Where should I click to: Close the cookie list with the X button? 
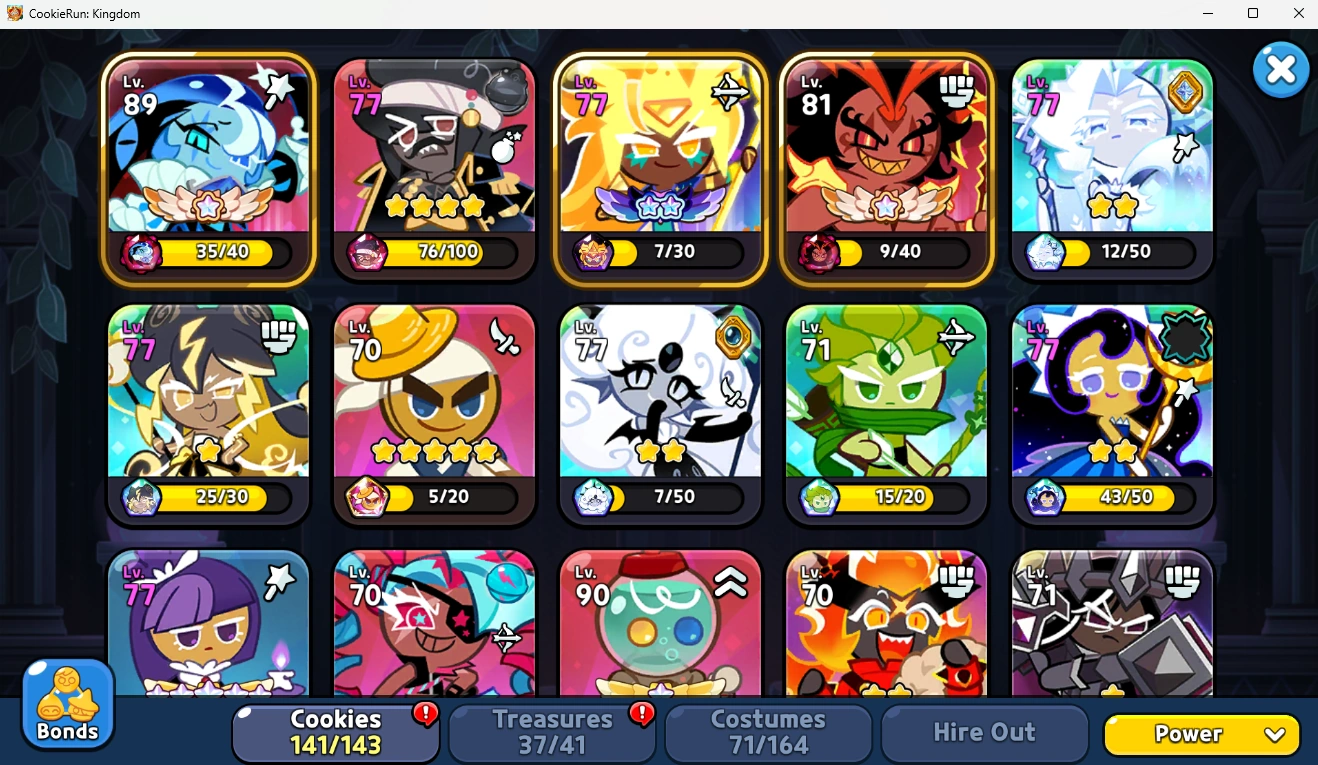(x=1281, y=69)
